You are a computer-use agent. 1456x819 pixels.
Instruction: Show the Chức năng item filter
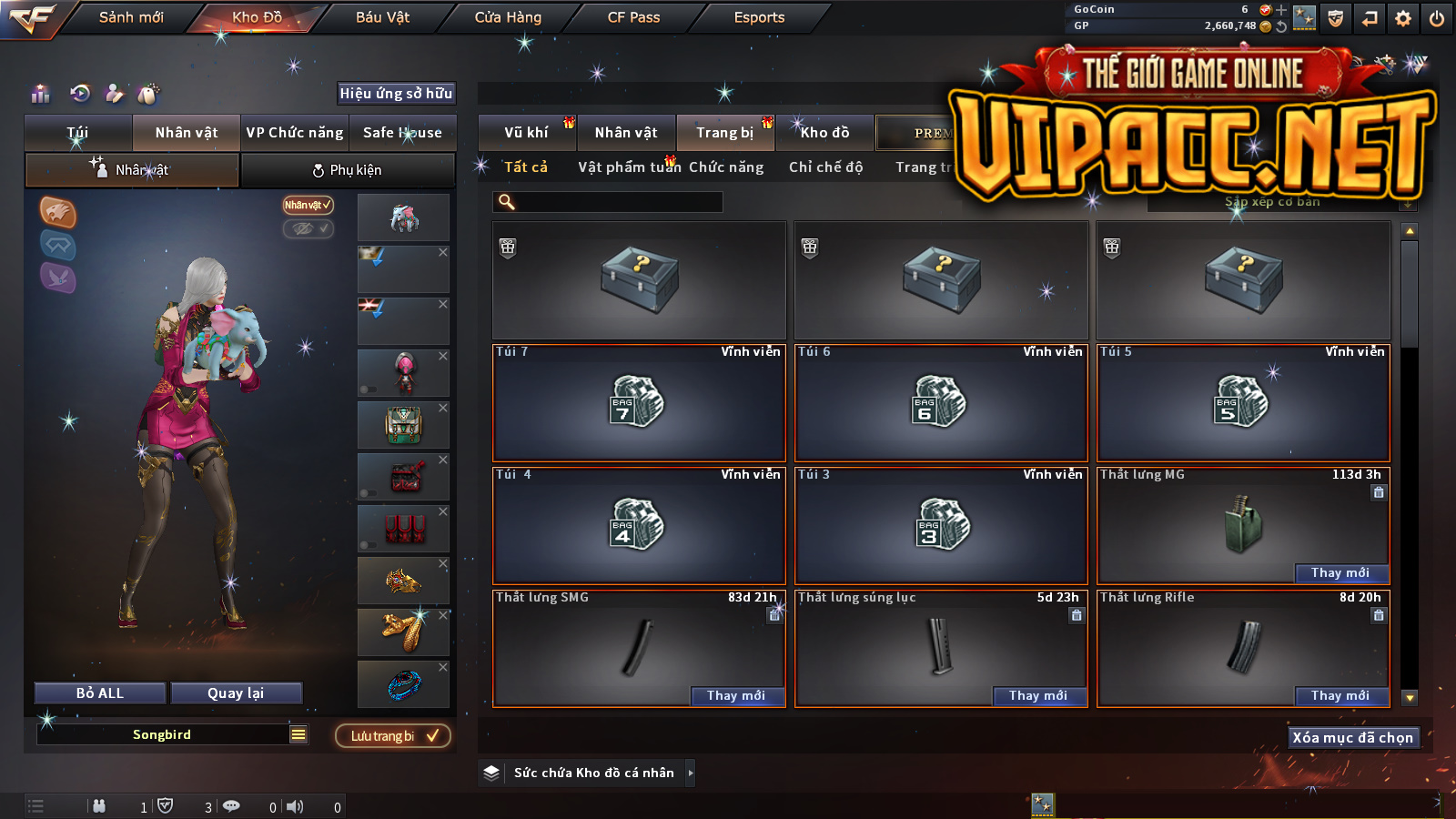coord(726,167)
